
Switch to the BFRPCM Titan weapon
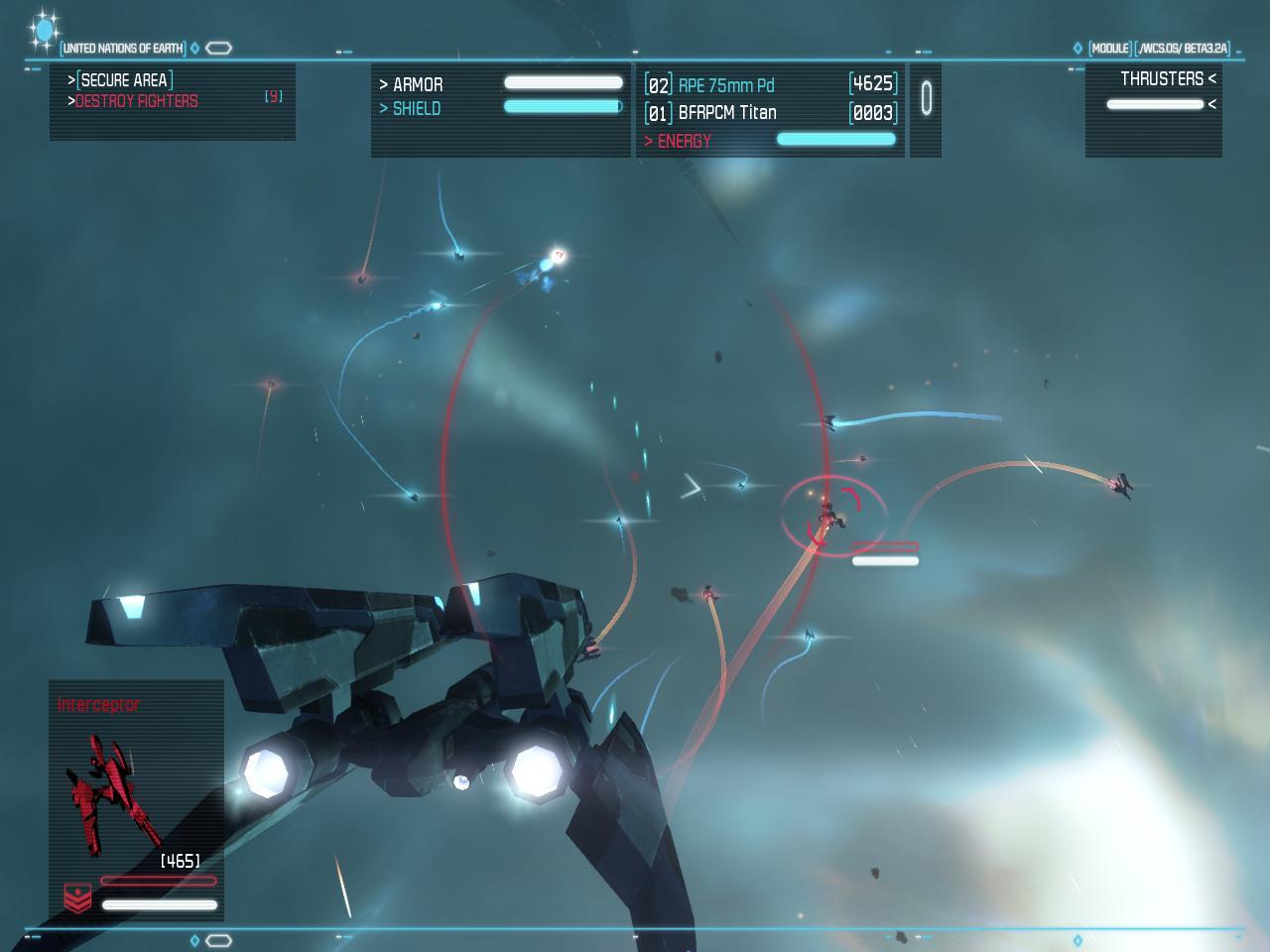click(x=726, y=113)
